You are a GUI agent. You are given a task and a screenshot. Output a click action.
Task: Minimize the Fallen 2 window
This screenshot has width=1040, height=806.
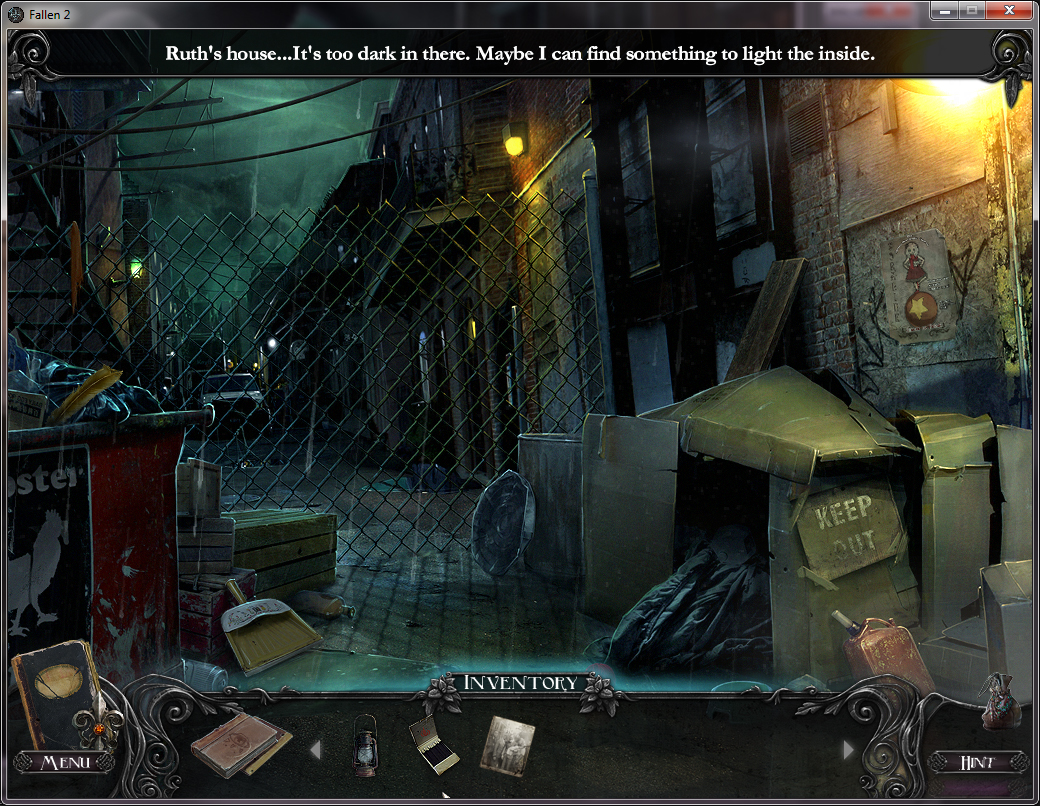[x=943, y=10]
